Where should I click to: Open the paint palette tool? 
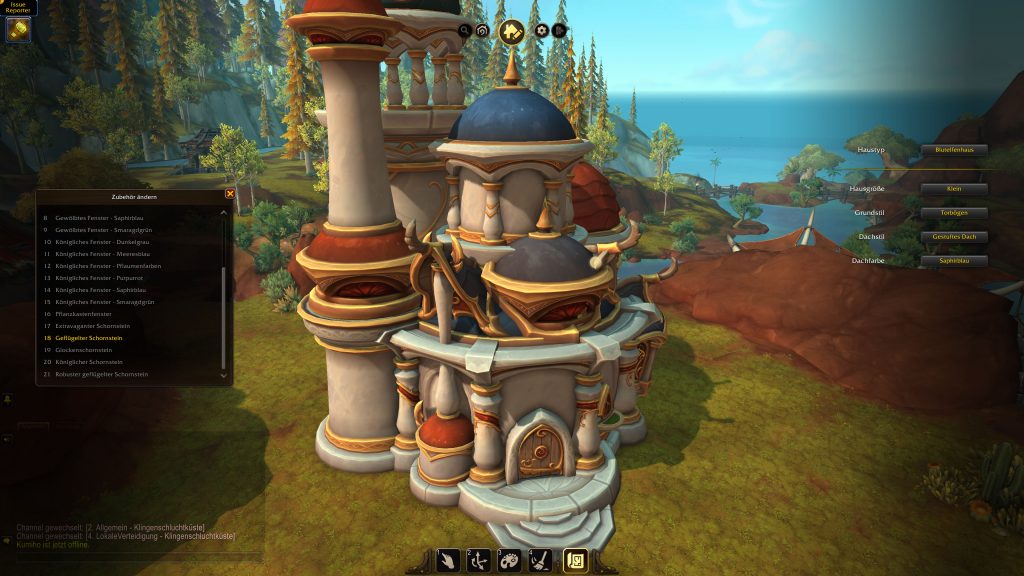510,561
